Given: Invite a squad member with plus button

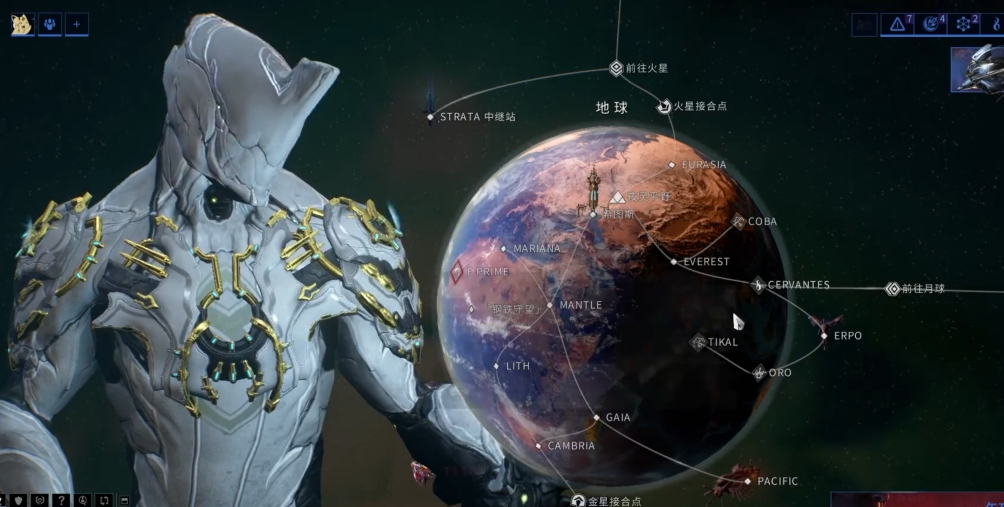Looking at the screenshot, I should (x=77, y=24).
